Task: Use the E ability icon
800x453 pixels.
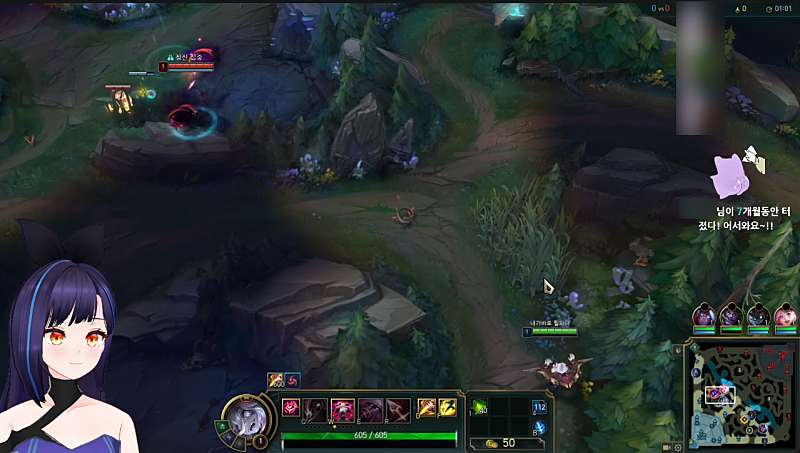Action: [x=371, y=408]
